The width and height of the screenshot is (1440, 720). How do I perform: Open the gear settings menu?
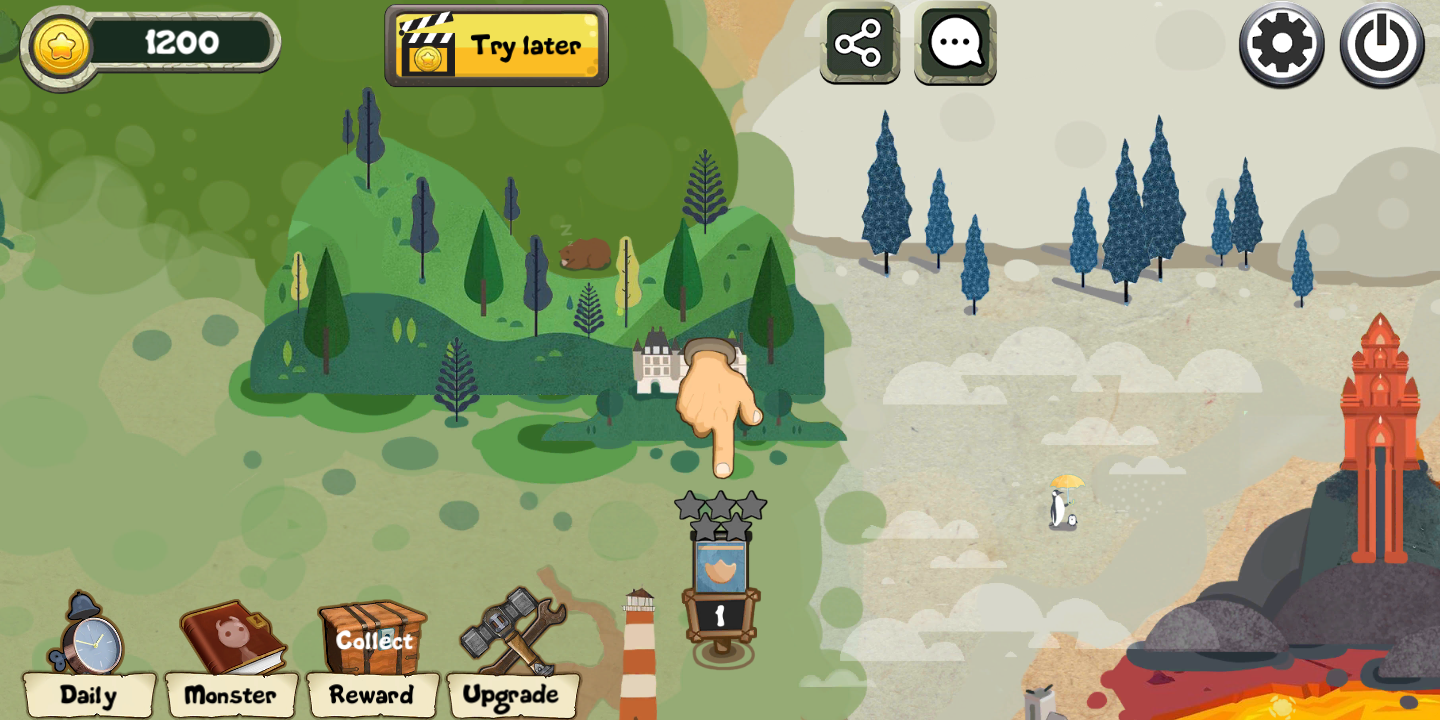coord(1281,44)
